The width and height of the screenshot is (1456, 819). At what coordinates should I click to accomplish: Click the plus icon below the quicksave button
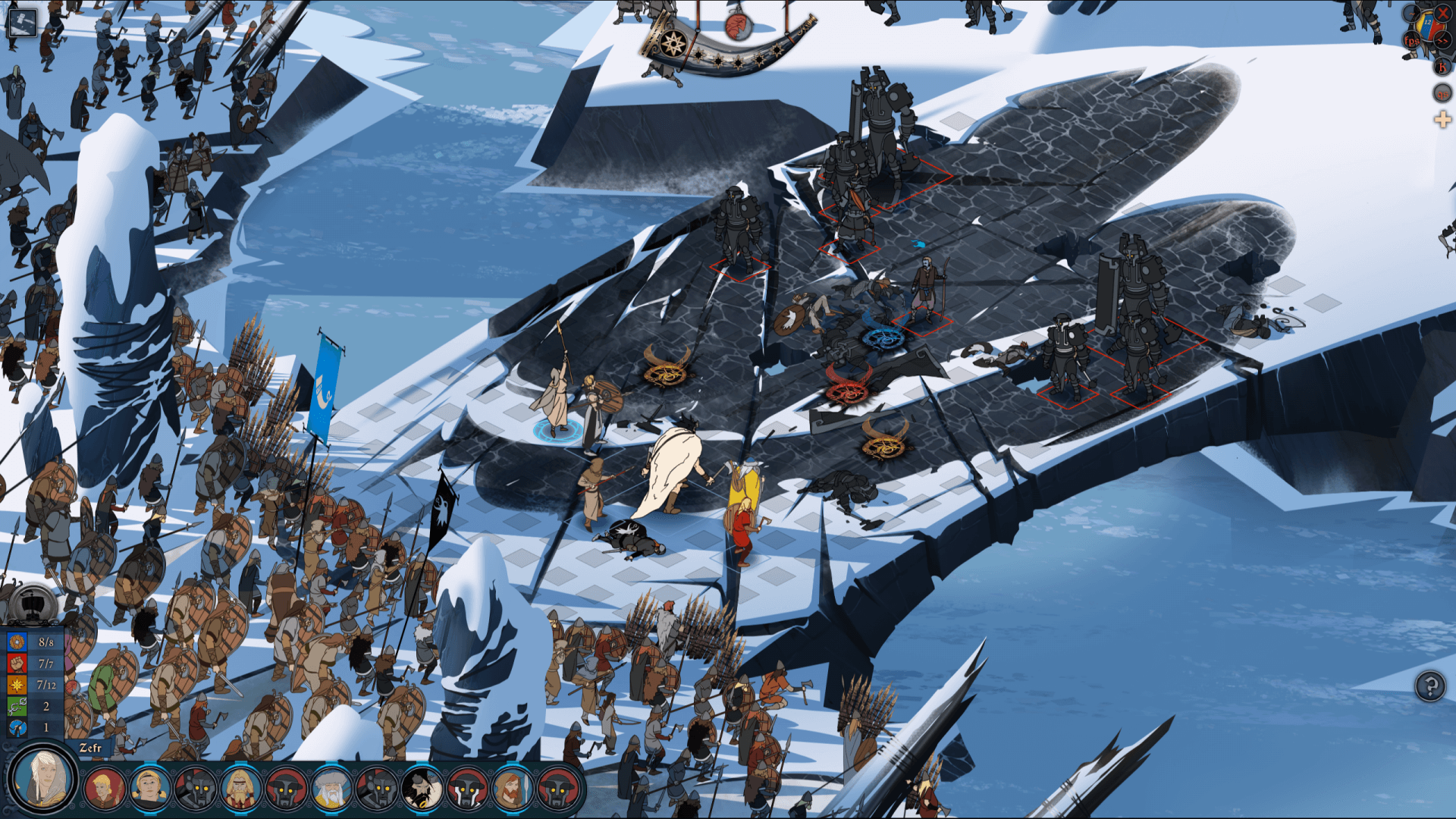(1442, 119)
